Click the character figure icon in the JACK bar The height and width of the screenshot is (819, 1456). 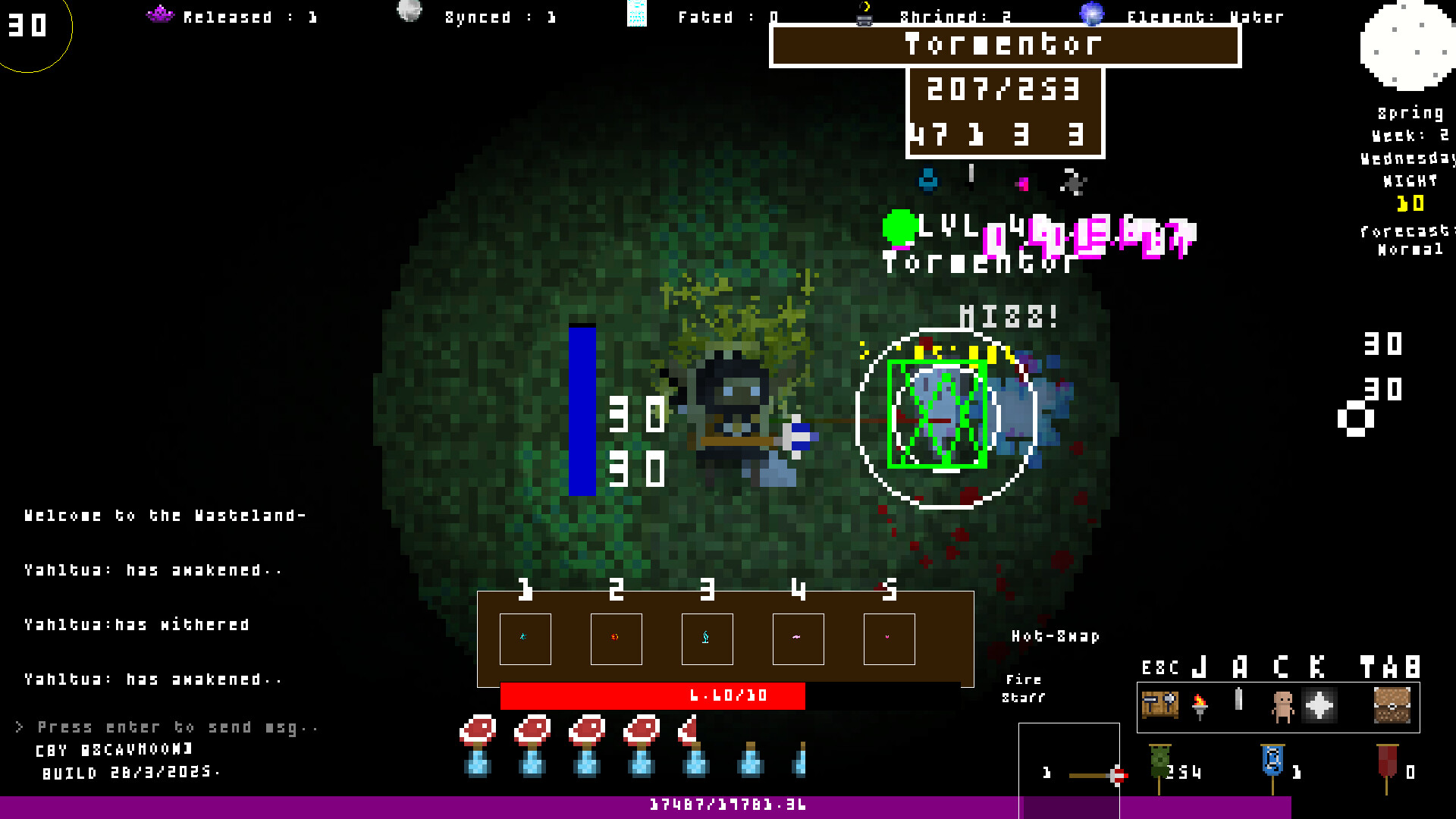tap(1283, 705)
